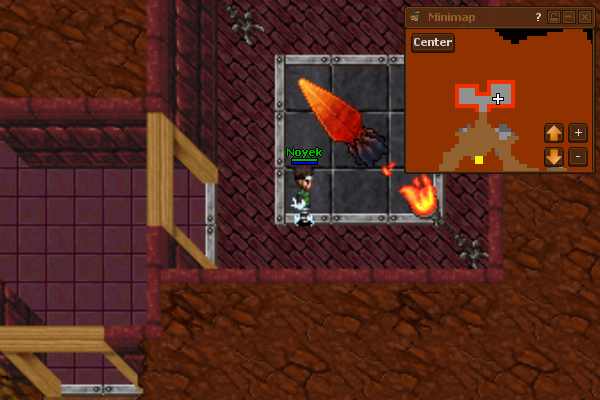Open the Minimap help question mark
Image resolution: width=600 pixels, height=400 pixels.
click(x=538, y=17)
